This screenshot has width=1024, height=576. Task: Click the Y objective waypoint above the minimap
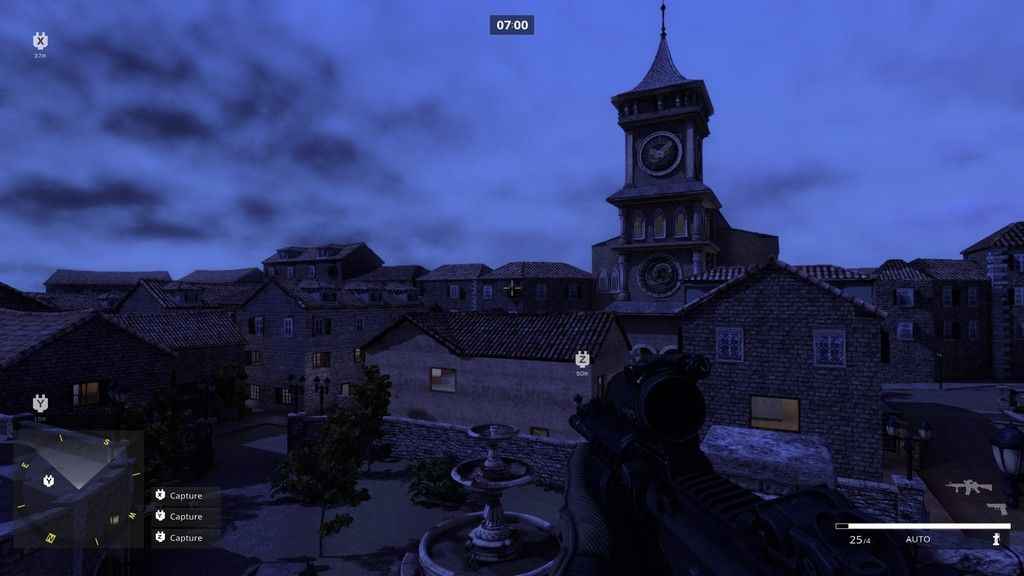pos(40,403)
